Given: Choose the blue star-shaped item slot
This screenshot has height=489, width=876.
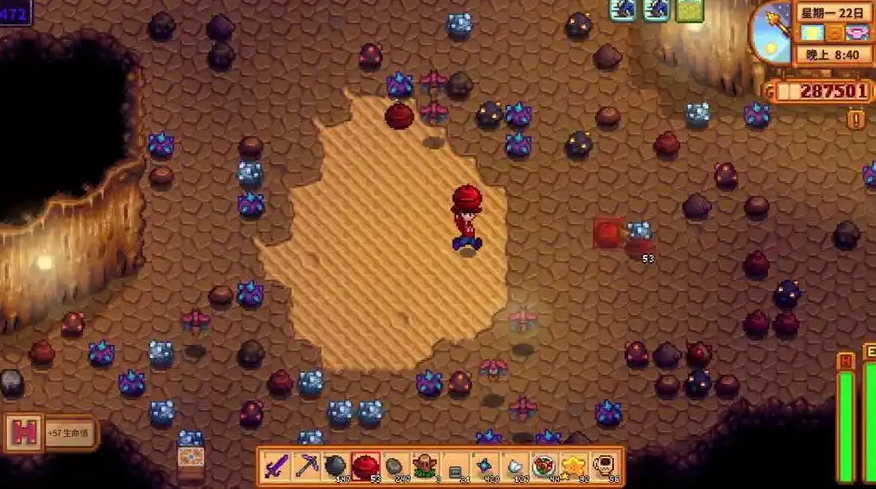Looking at the screenshot, I should tap(486, 466).
